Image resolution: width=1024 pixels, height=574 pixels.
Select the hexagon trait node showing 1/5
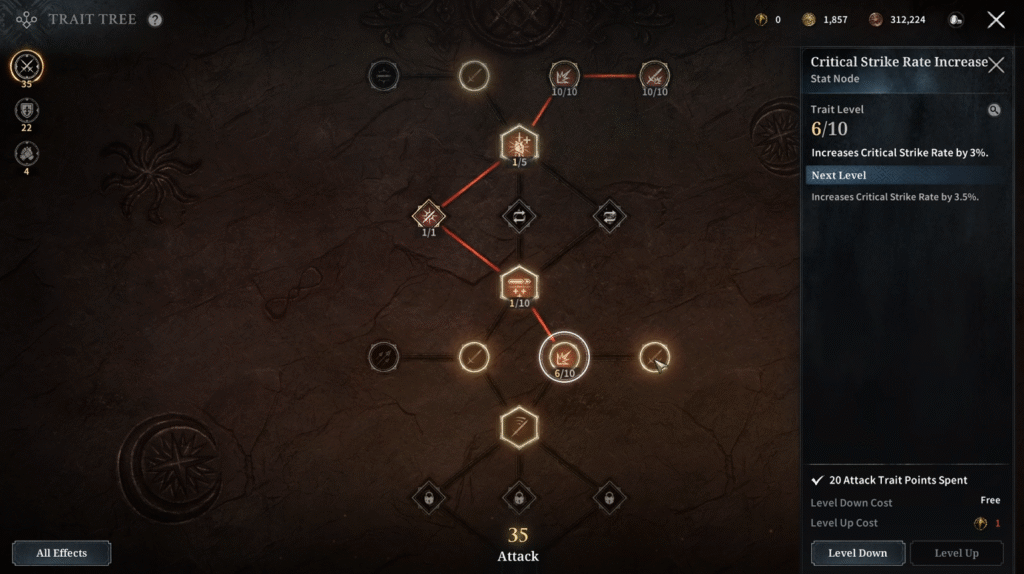coord(519,144)
